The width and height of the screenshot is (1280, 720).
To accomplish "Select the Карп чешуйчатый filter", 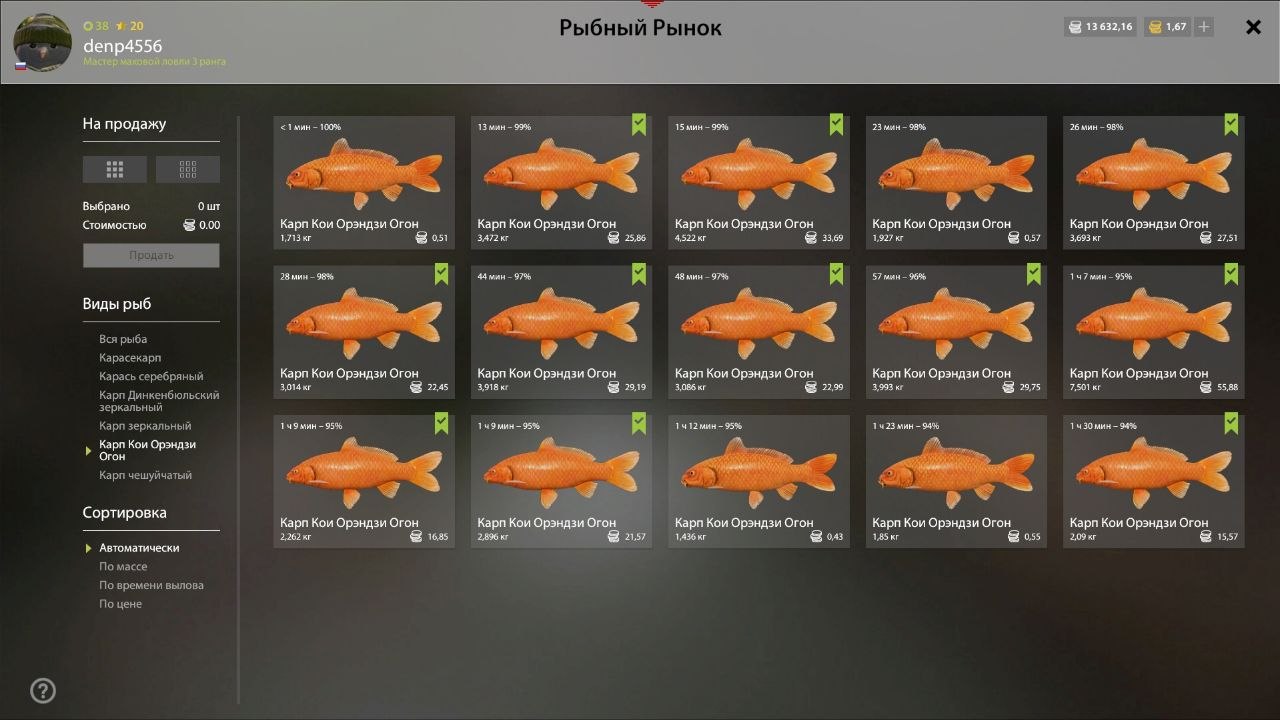I will [145, 475].
